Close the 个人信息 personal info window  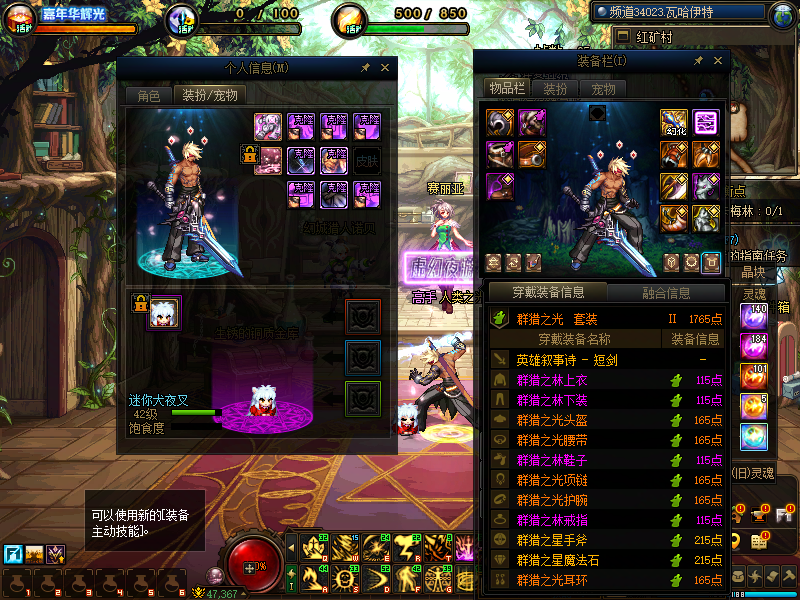[385, 67]
